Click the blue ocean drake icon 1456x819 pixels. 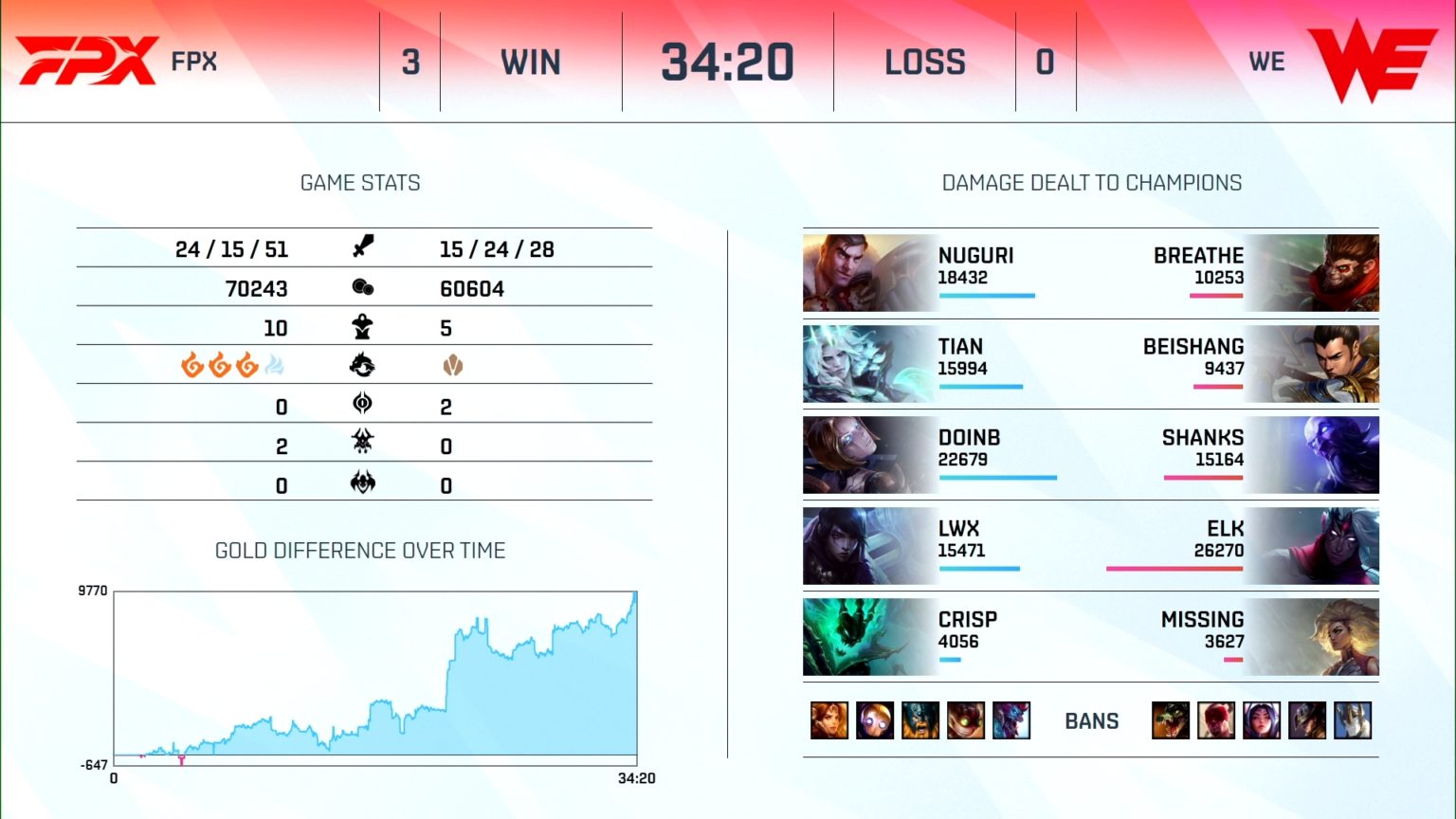(273, 363)
